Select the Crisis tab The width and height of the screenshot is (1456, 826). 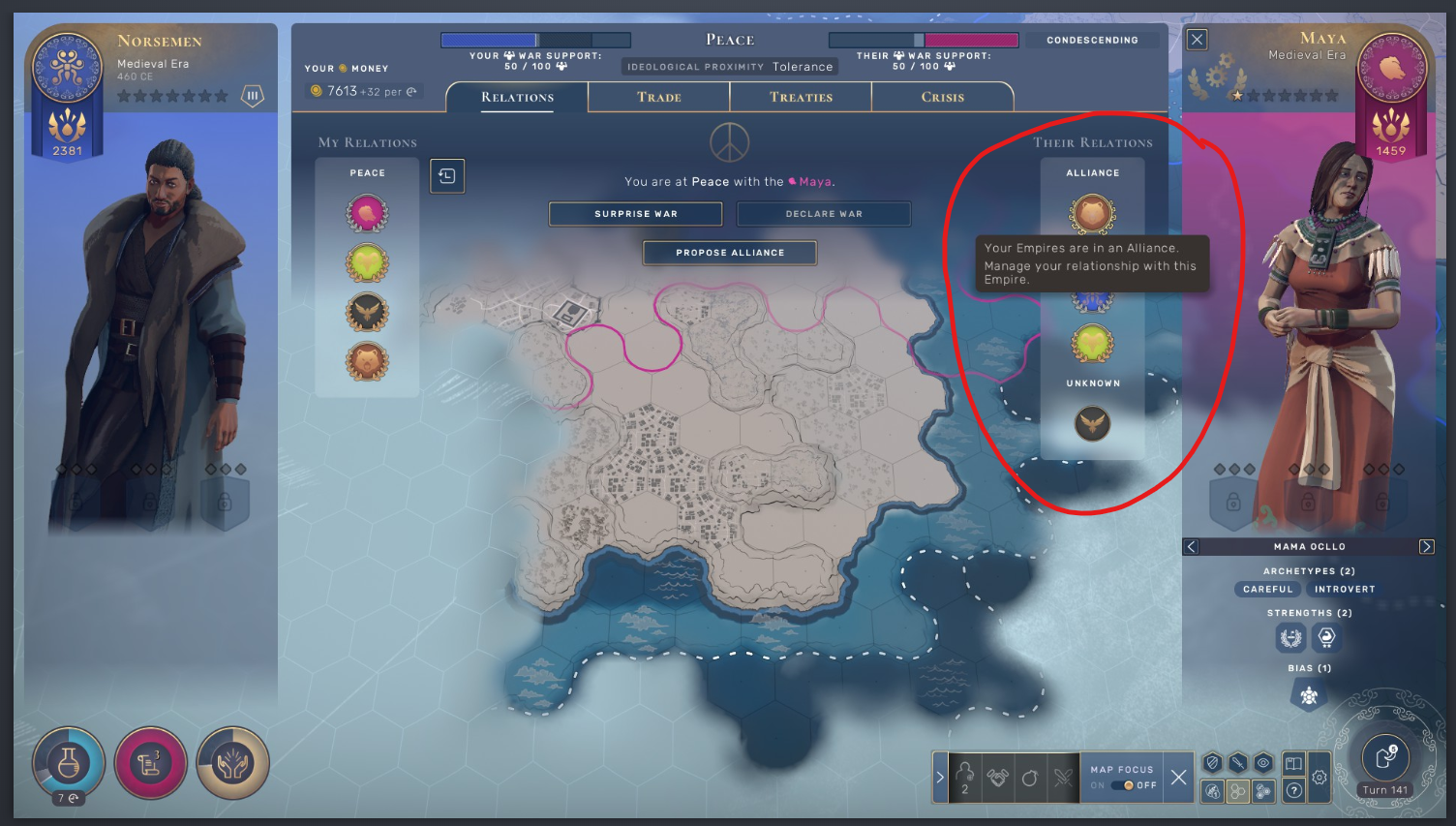tap(942, 97)
